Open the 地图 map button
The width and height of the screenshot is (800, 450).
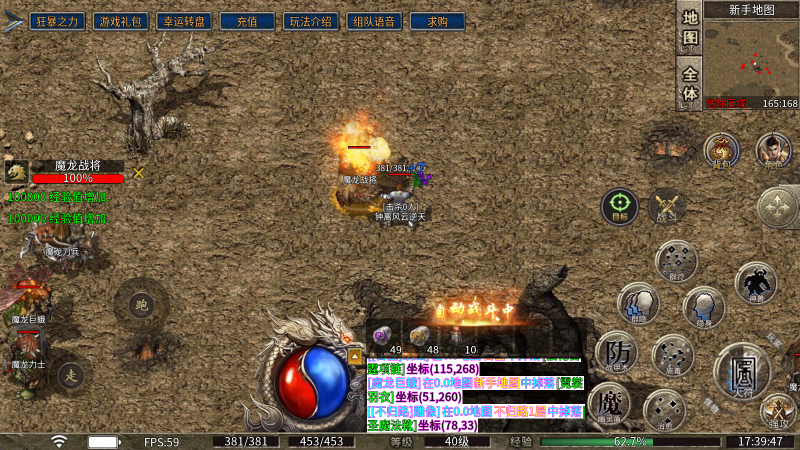point(690,28)
